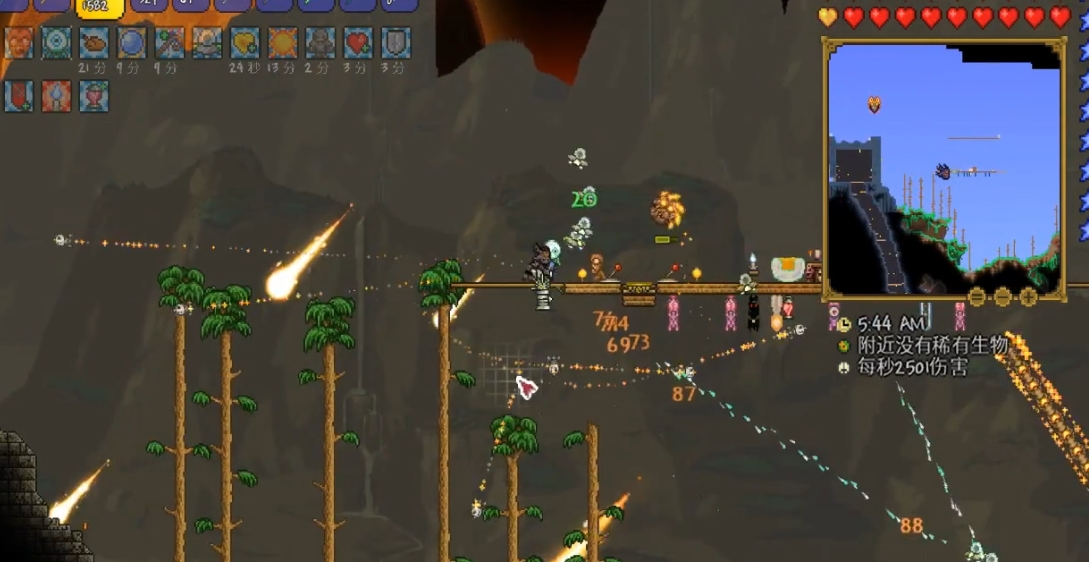1089x562 pixels.
Task: Select the heart lantern buff icon
Action: tap(94, 96)
